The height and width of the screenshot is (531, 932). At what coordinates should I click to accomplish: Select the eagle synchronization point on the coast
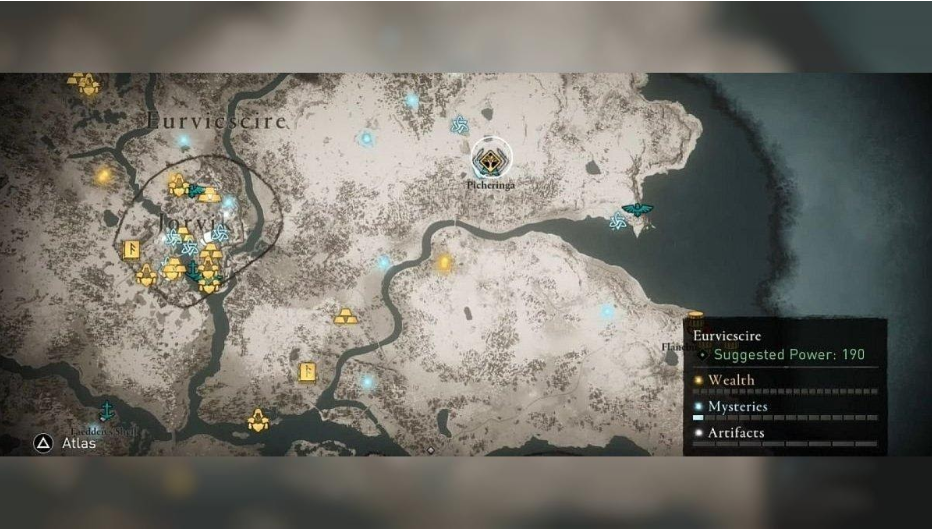[635, 210]
